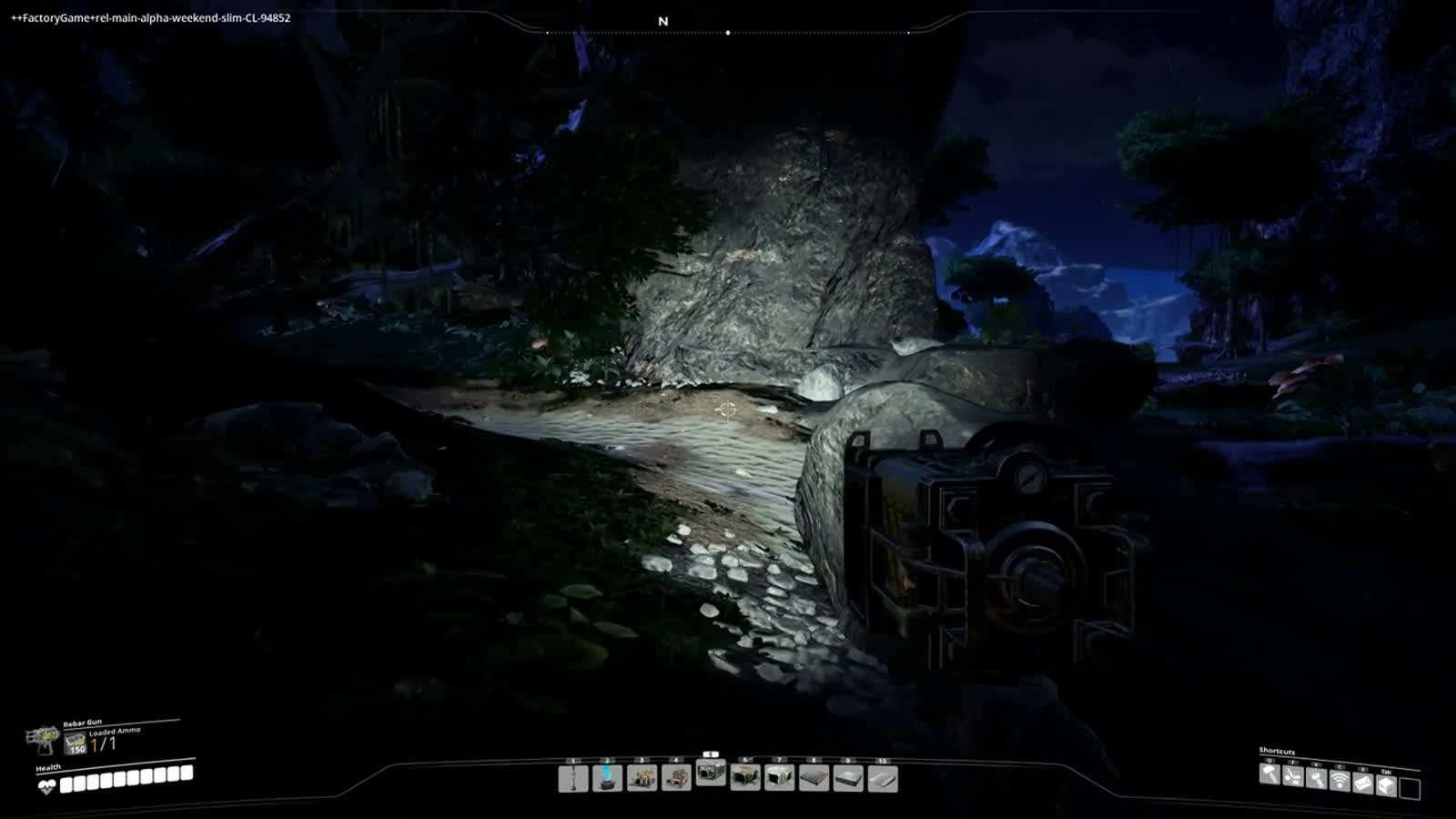The width and height of the screenshot is (1456, 819).
Task: Open the signal waves shortcut
Action: tap(1340, 781)
